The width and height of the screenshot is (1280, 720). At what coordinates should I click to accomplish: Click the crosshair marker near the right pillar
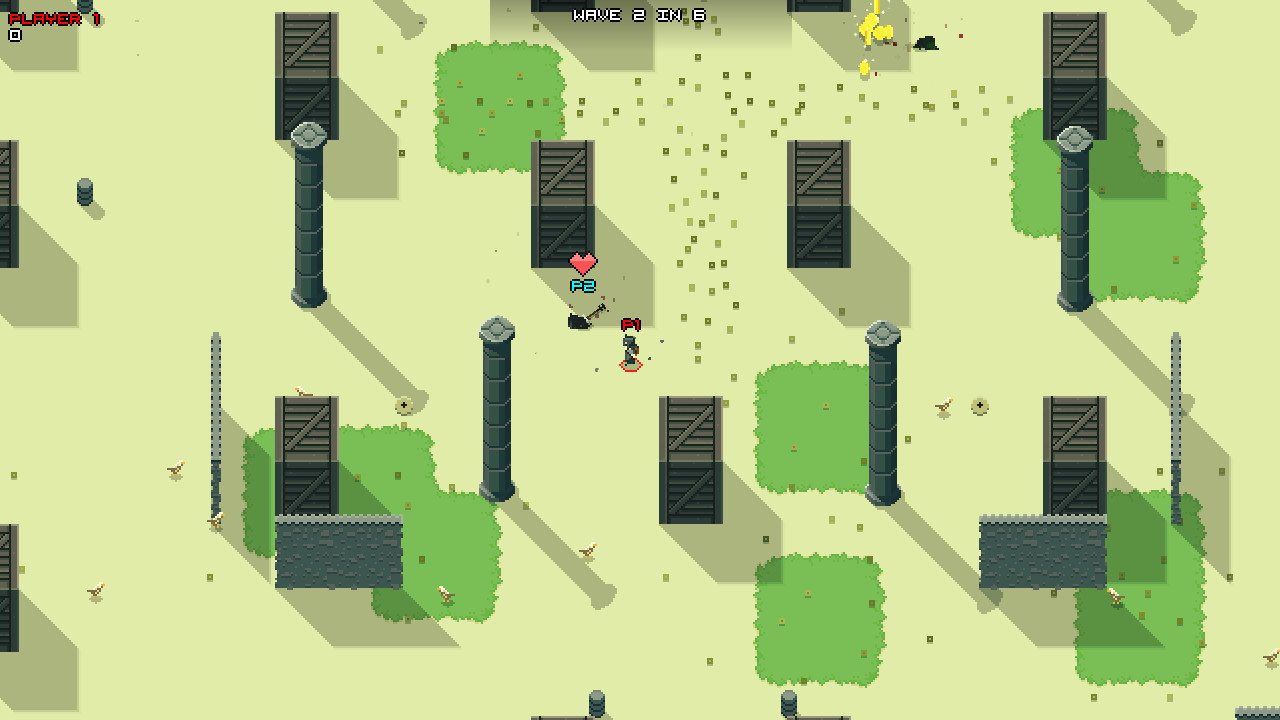(x=978, y=407)
